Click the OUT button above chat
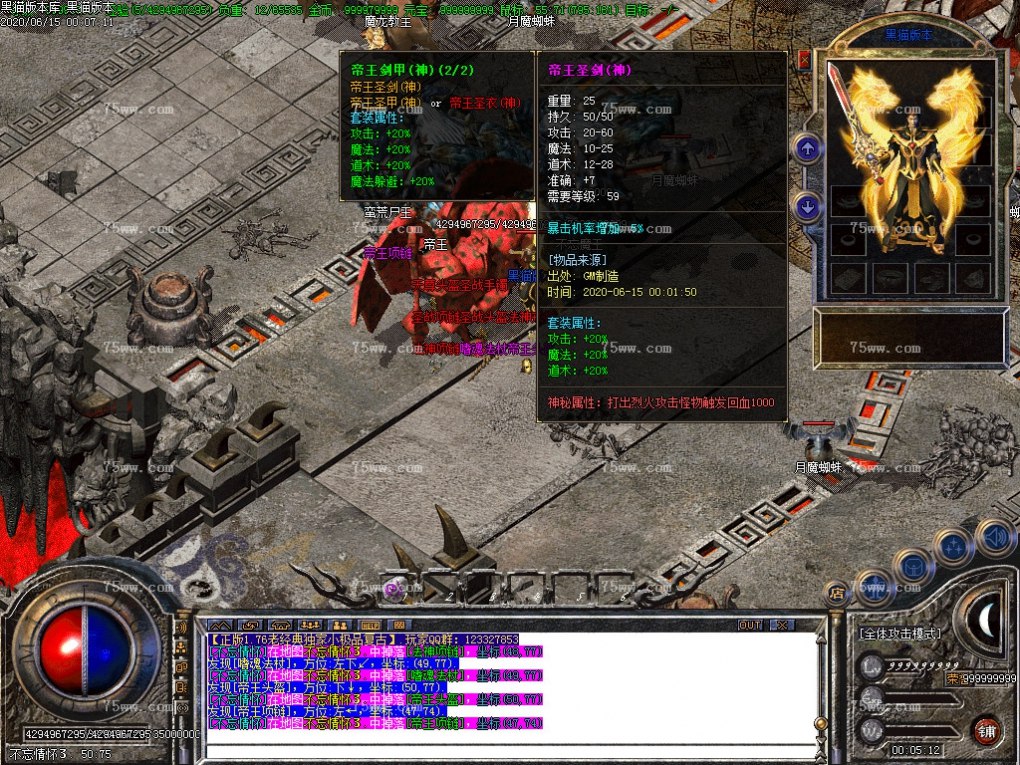 750,625
